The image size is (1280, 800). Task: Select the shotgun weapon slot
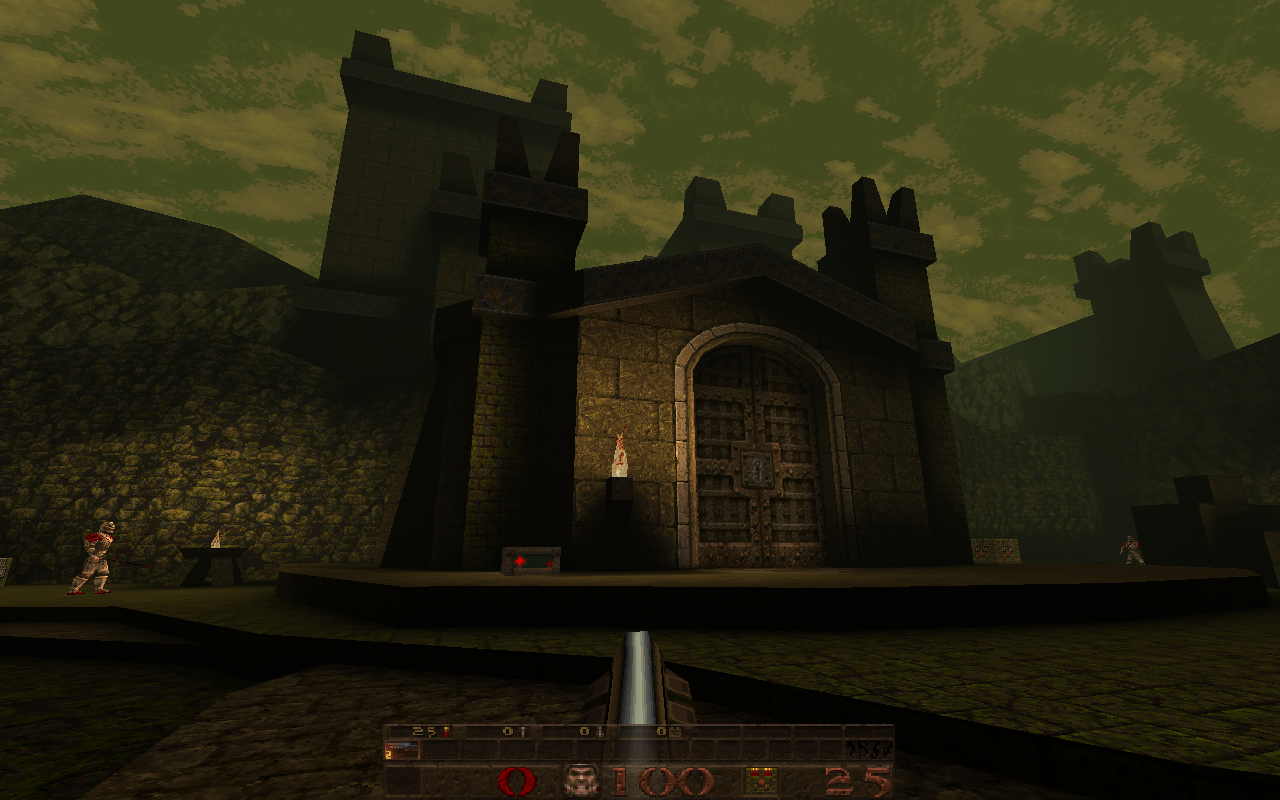[x=402, y=749]
